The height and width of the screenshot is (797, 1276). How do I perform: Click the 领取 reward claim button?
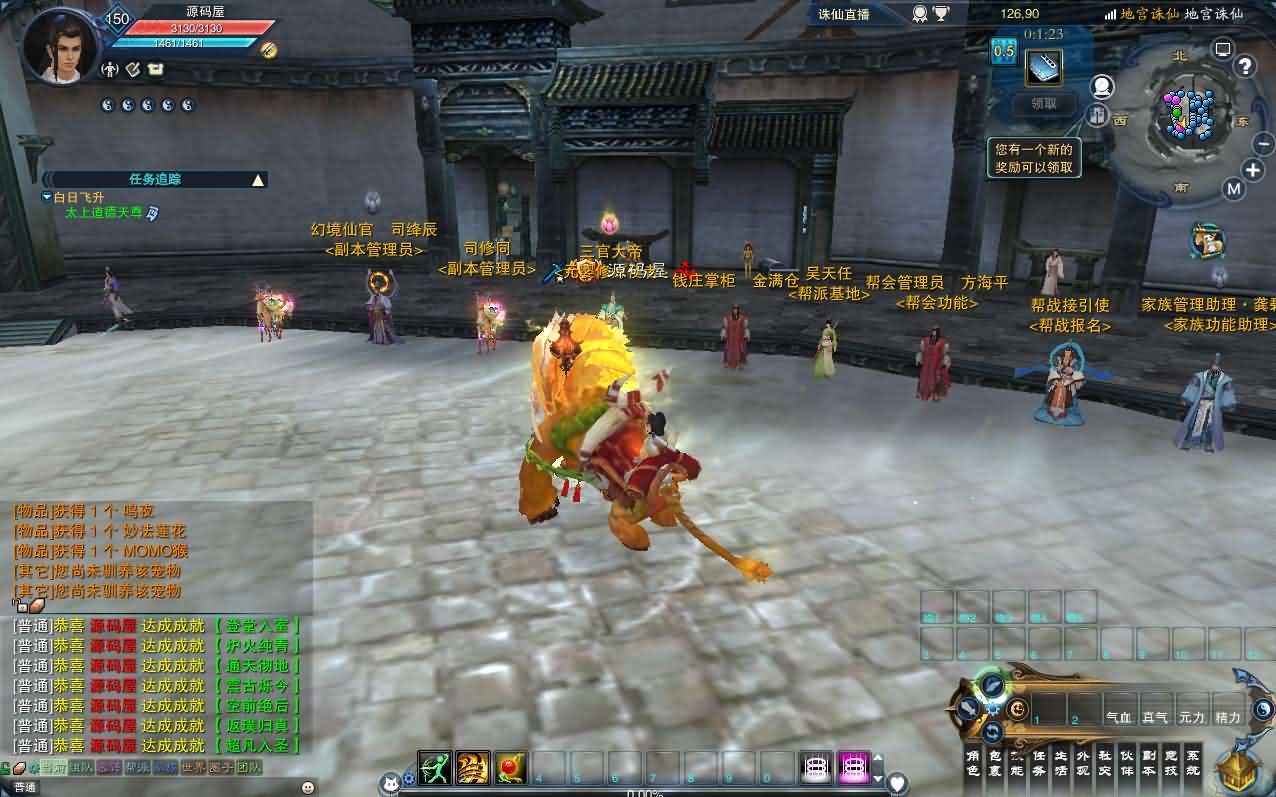tap(1044, 103)
